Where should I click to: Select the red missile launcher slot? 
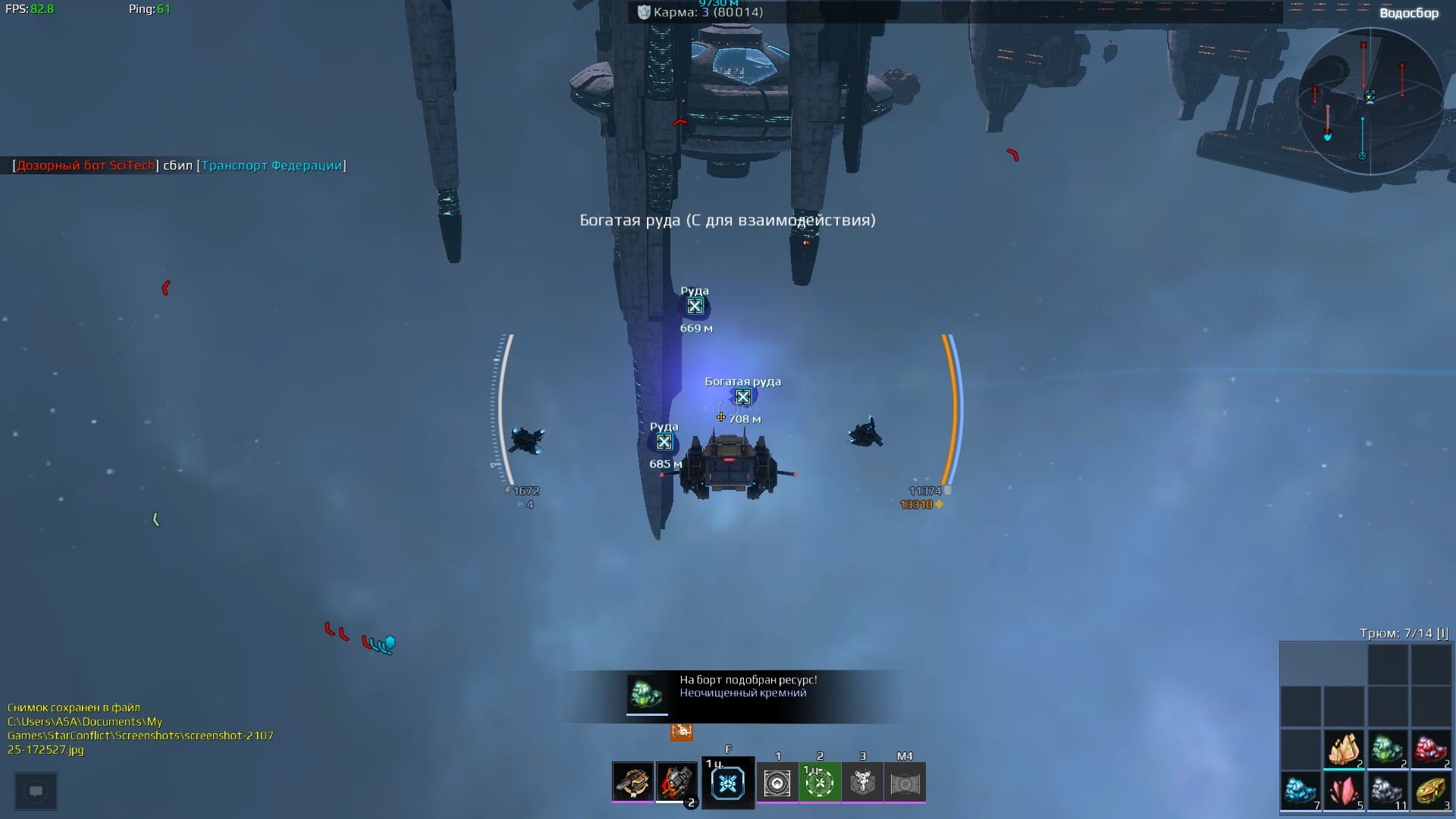coord(676,782)
